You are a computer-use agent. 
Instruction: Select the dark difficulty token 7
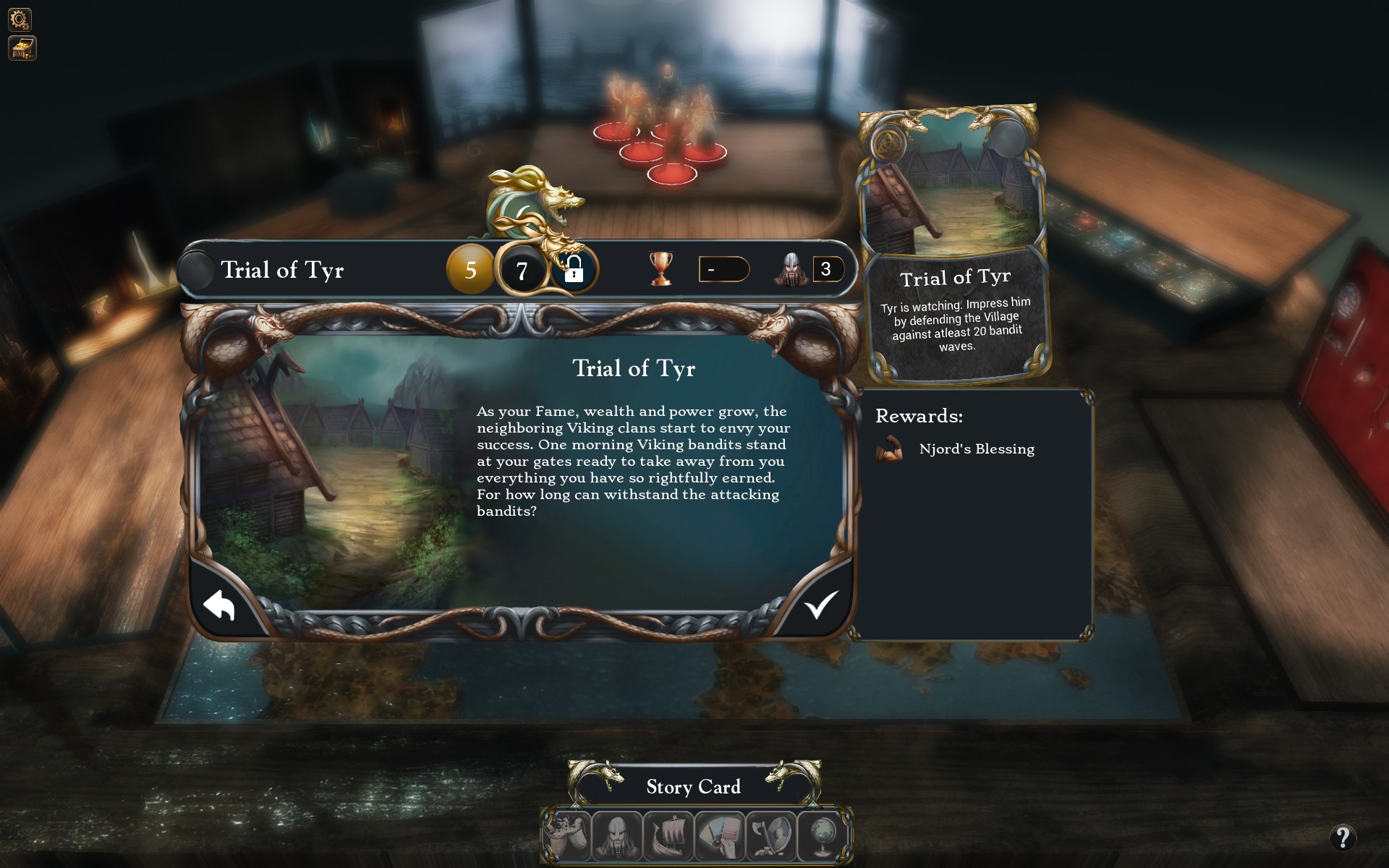(521, 271)
